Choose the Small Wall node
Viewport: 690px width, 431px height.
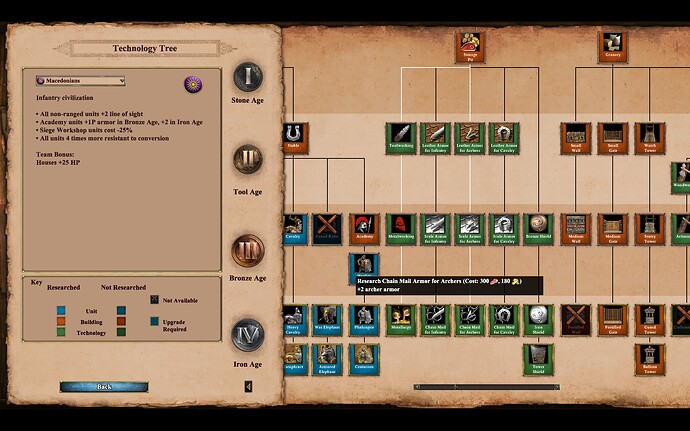point(576,137)
